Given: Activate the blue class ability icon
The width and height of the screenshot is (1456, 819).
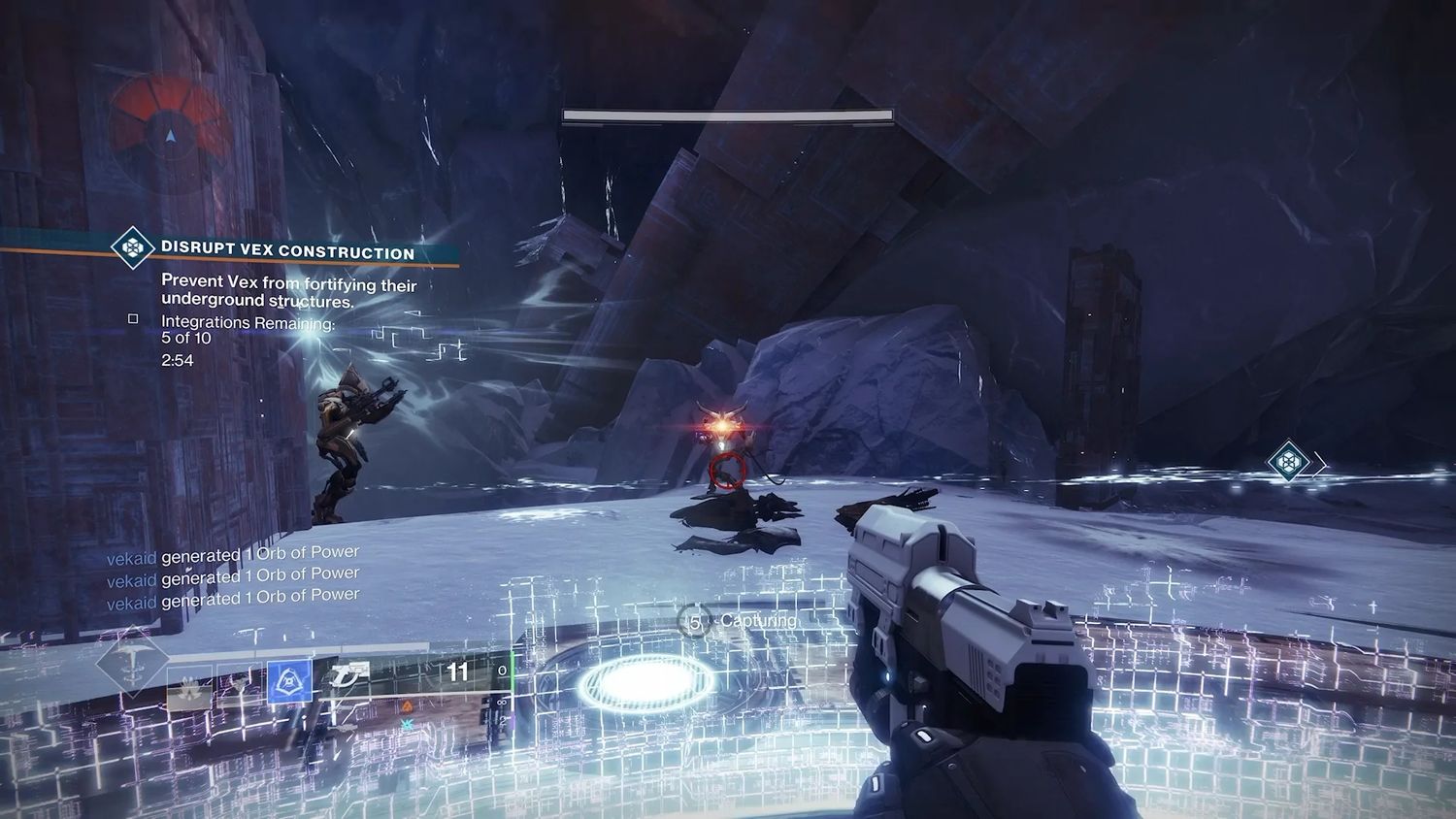Looking at the screenshot, I should tap(289, 682).
